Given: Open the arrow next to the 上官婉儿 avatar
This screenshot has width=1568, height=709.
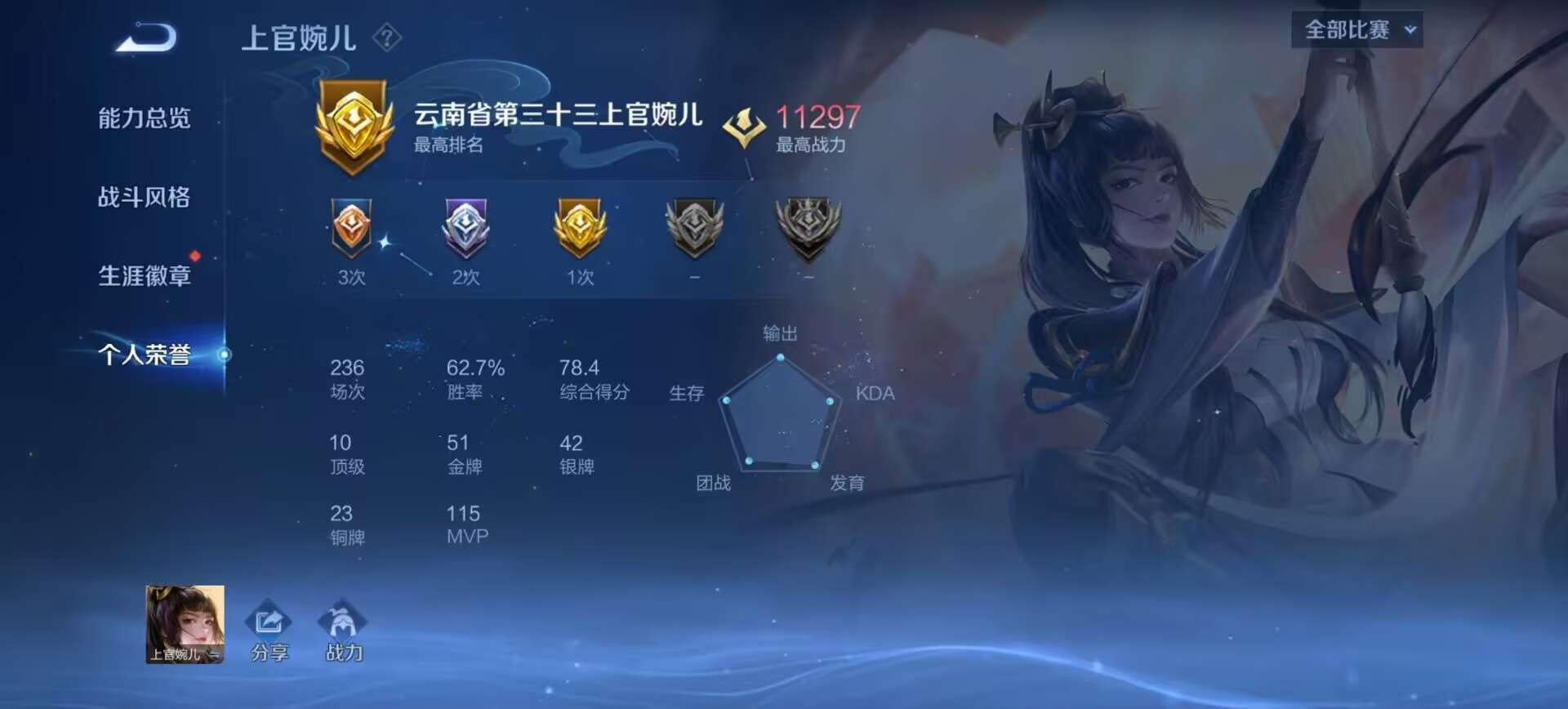Looking at the screenshot, I should 214,653.
